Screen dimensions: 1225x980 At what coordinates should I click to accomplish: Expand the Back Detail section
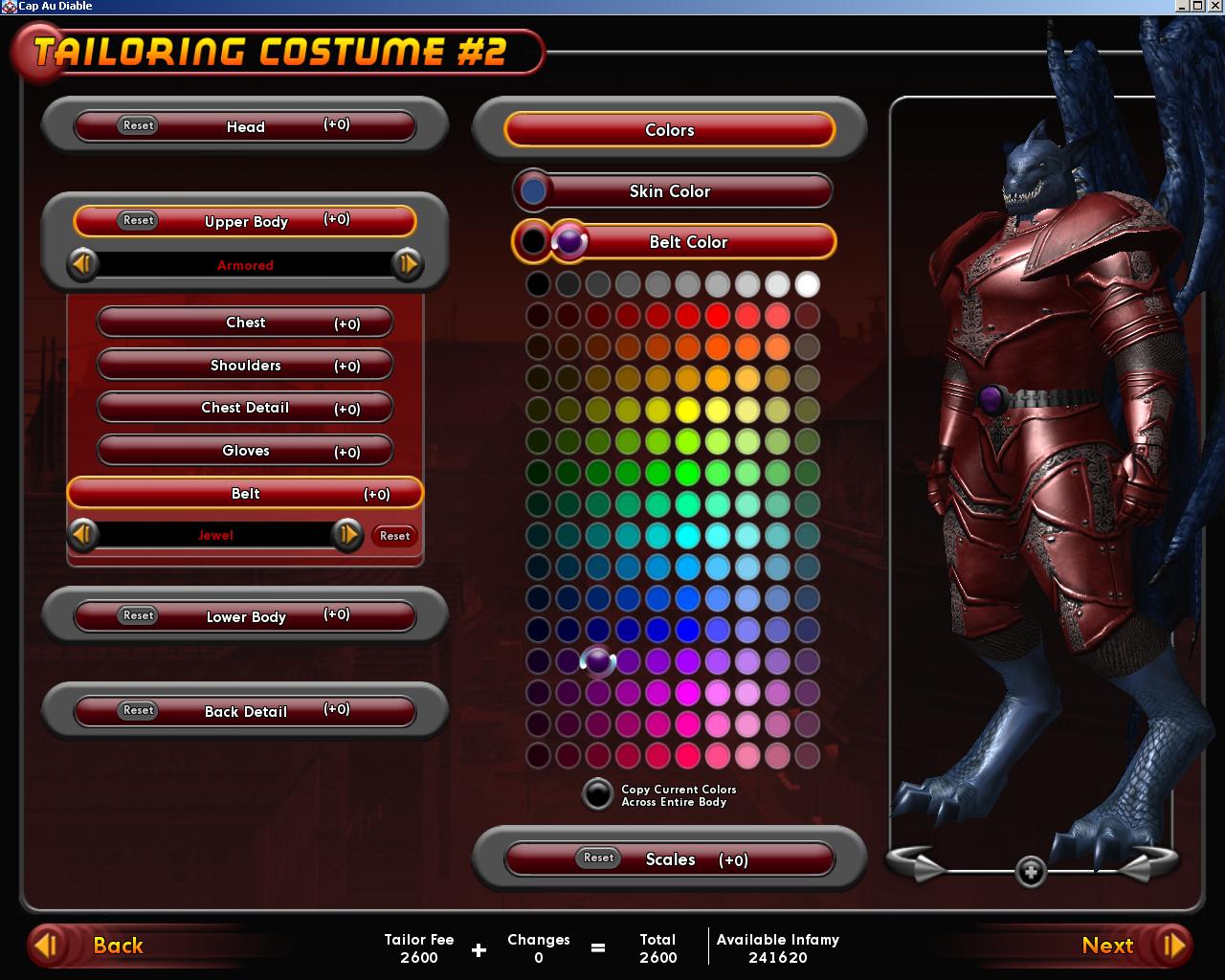point(246,711)
